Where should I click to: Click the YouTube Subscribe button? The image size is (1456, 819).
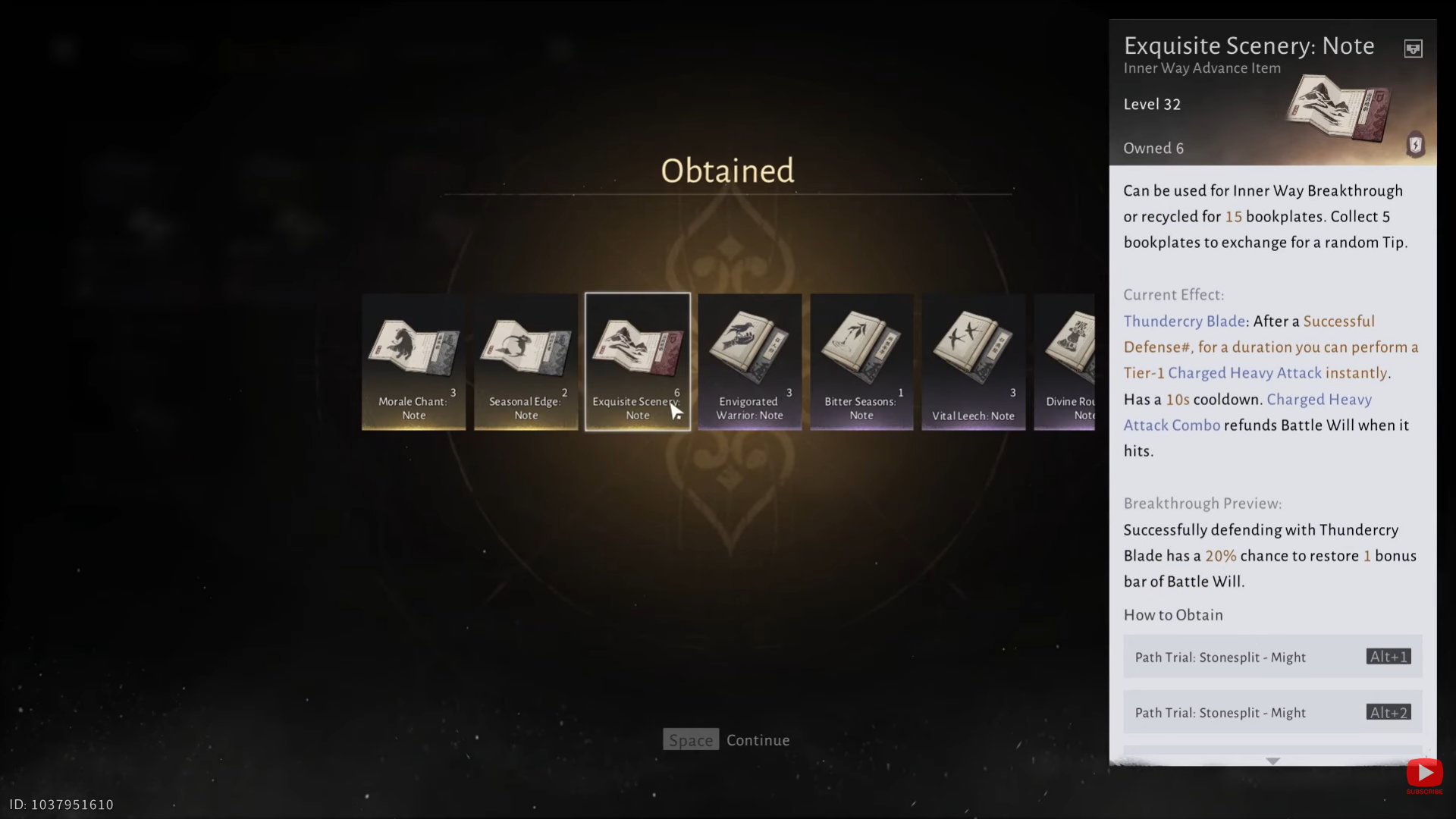pyautogui.click(x=1424, y=774)
